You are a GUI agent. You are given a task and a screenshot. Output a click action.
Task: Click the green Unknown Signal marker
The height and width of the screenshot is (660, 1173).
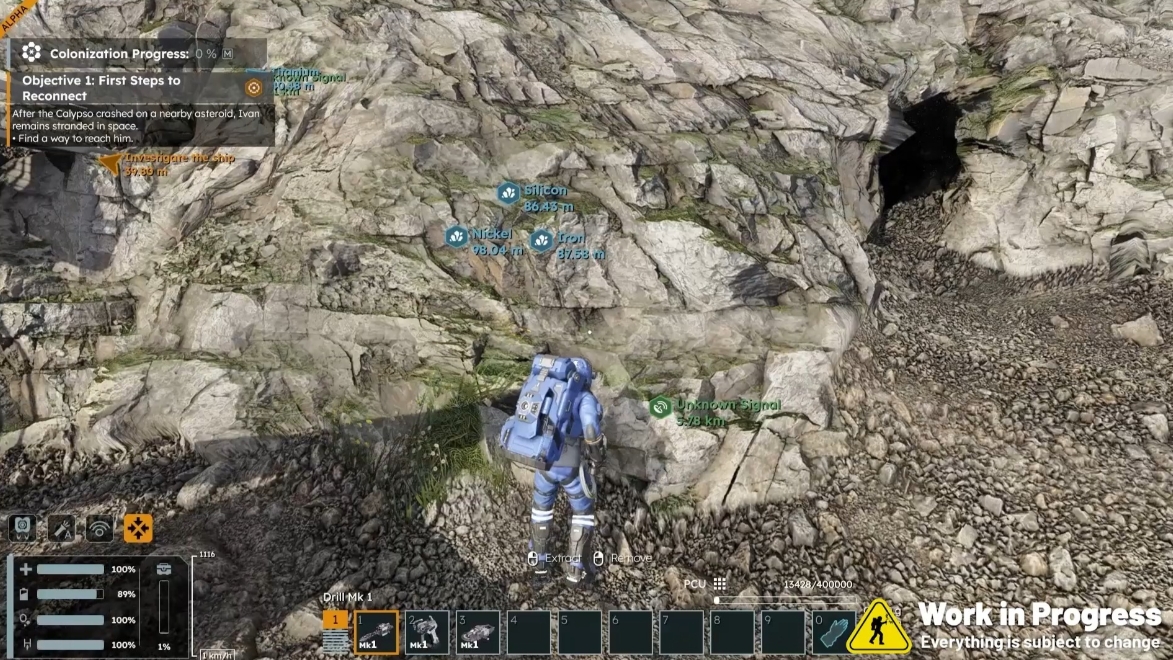[x=660, y=407]
